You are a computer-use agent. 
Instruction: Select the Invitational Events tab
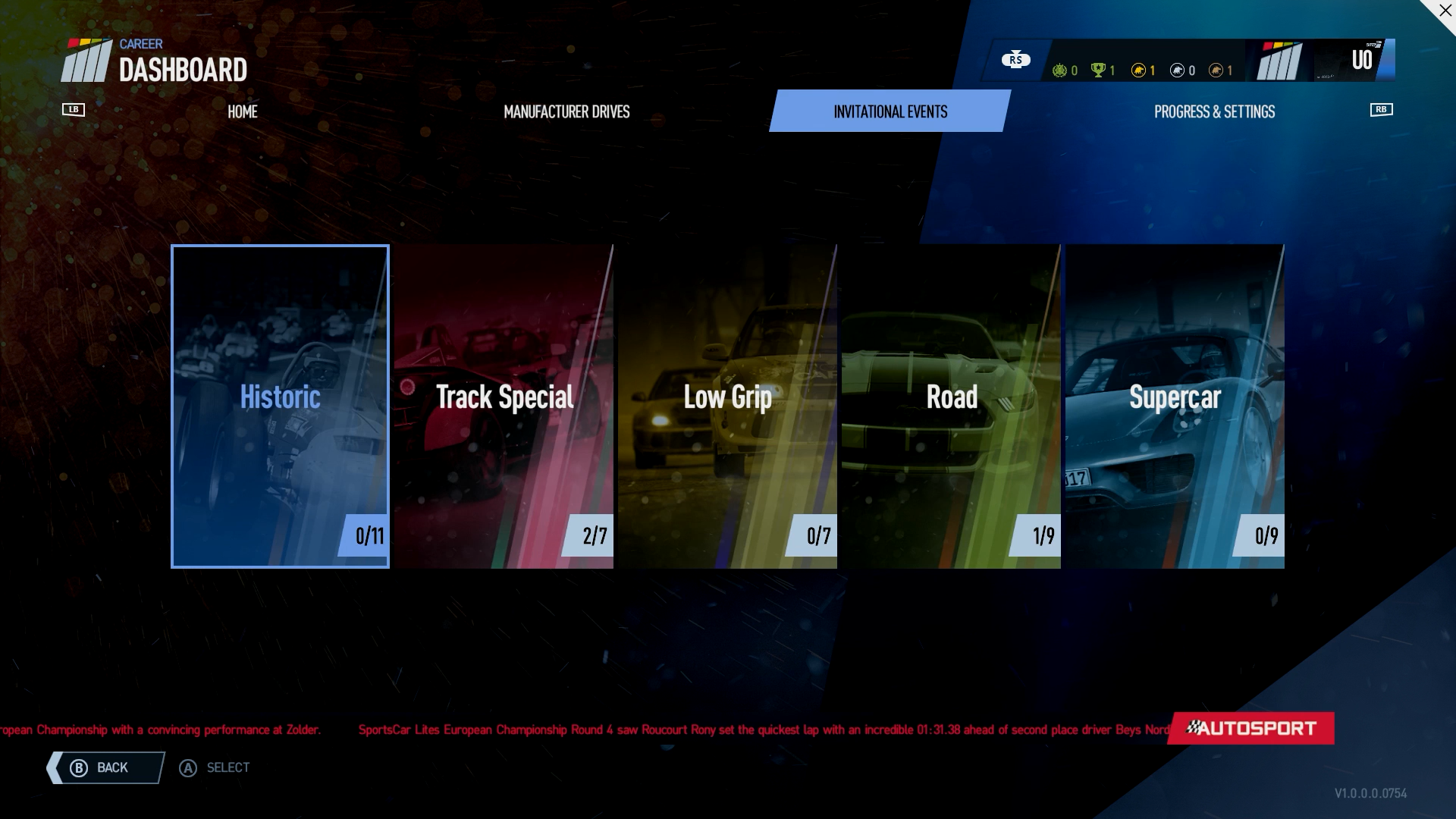890,111
